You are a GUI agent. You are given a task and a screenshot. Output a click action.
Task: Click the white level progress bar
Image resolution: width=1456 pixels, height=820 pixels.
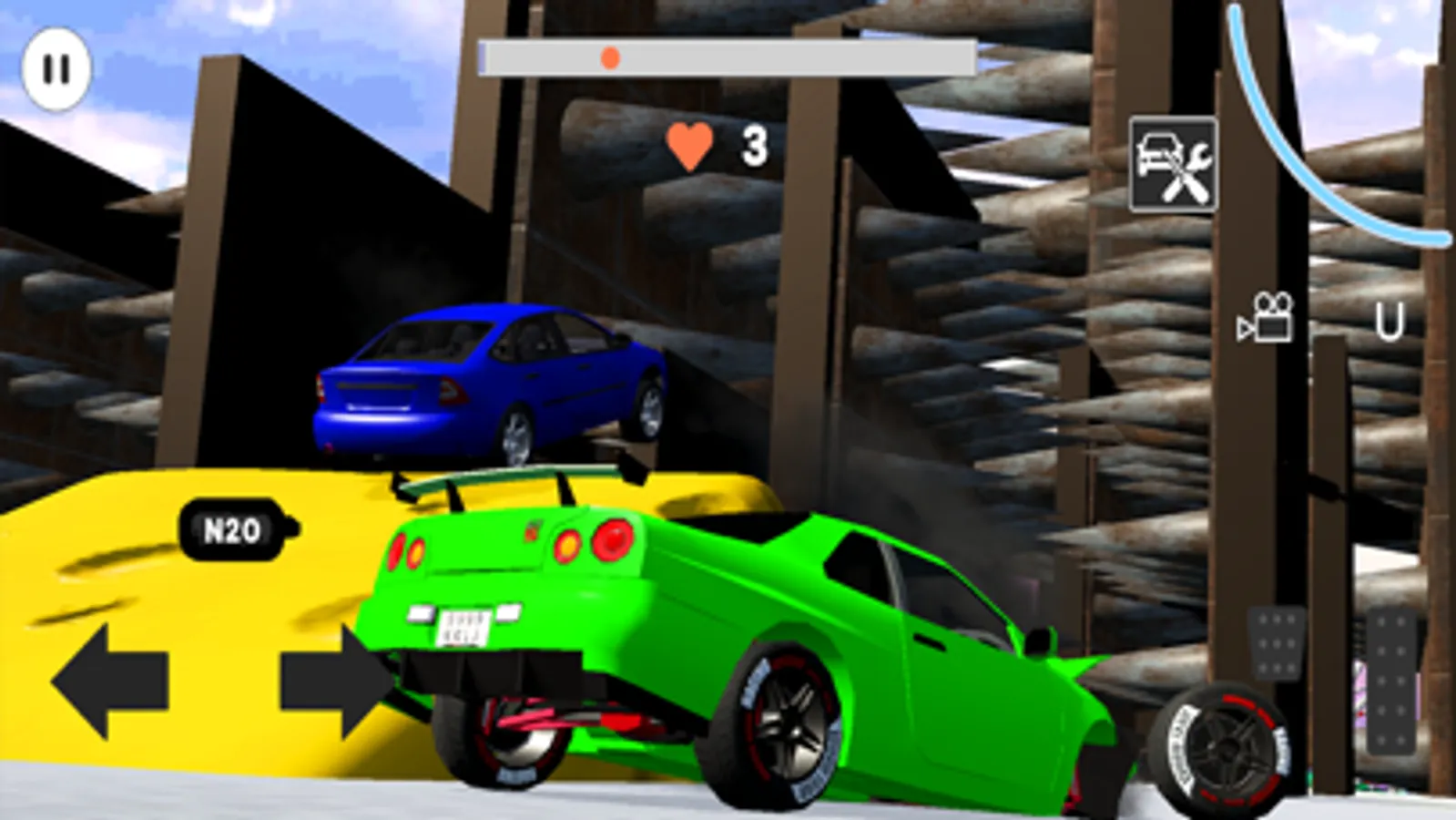tap(728, 56)
